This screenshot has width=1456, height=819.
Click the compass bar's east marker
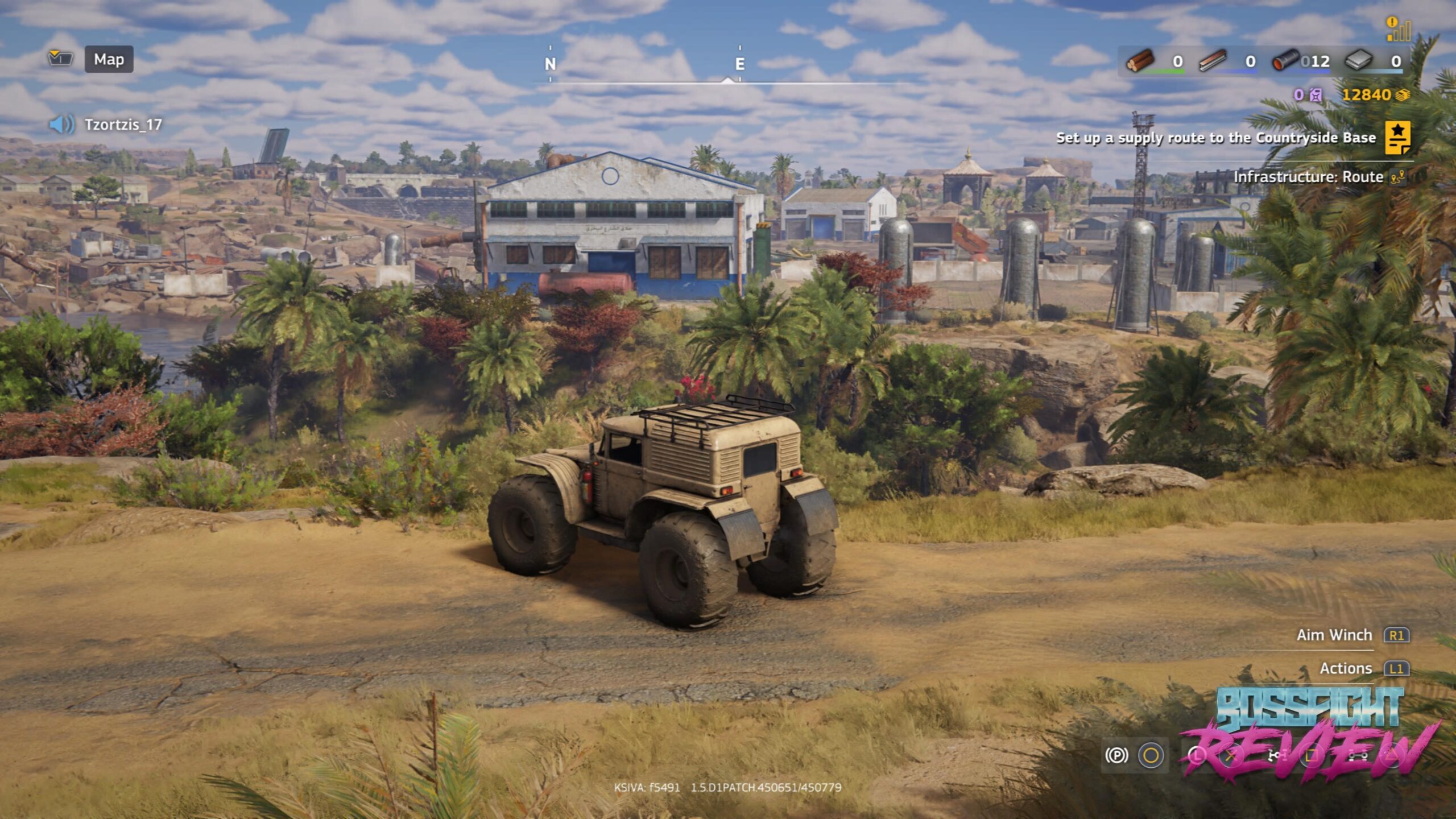click(739, 64)
